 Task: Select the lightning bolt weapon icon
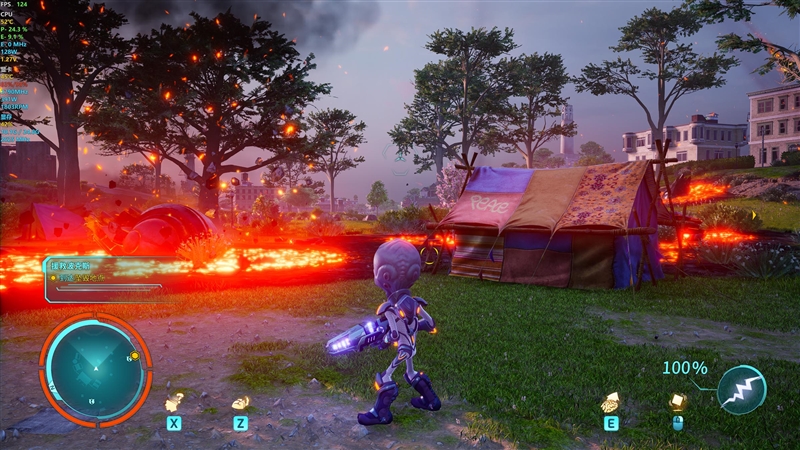[741, 390]
